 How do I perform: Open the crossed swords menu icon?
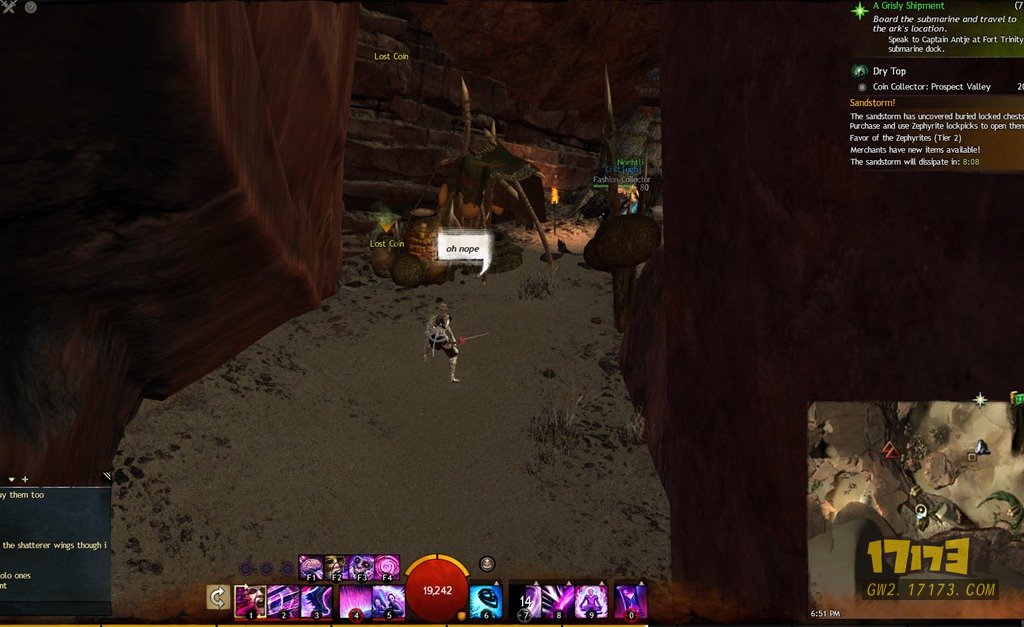pyautogui.click(x=9, y=7)
